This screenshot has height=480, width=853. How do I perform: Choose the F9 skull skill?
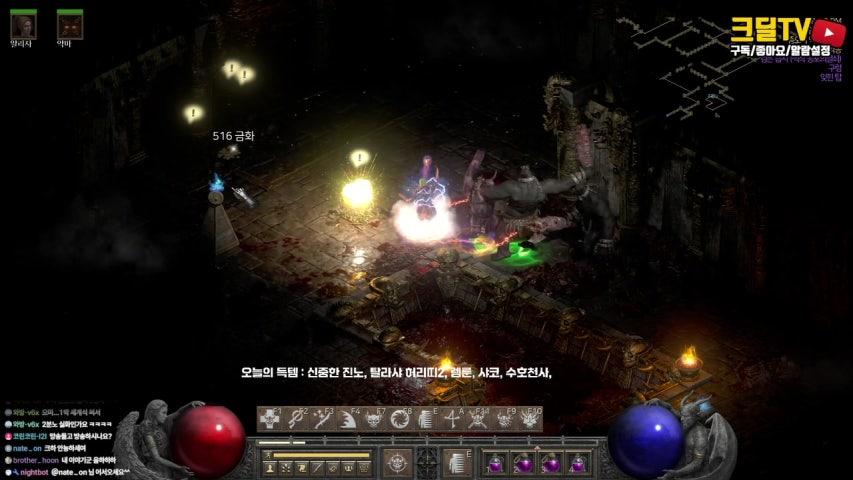(504, 419)
